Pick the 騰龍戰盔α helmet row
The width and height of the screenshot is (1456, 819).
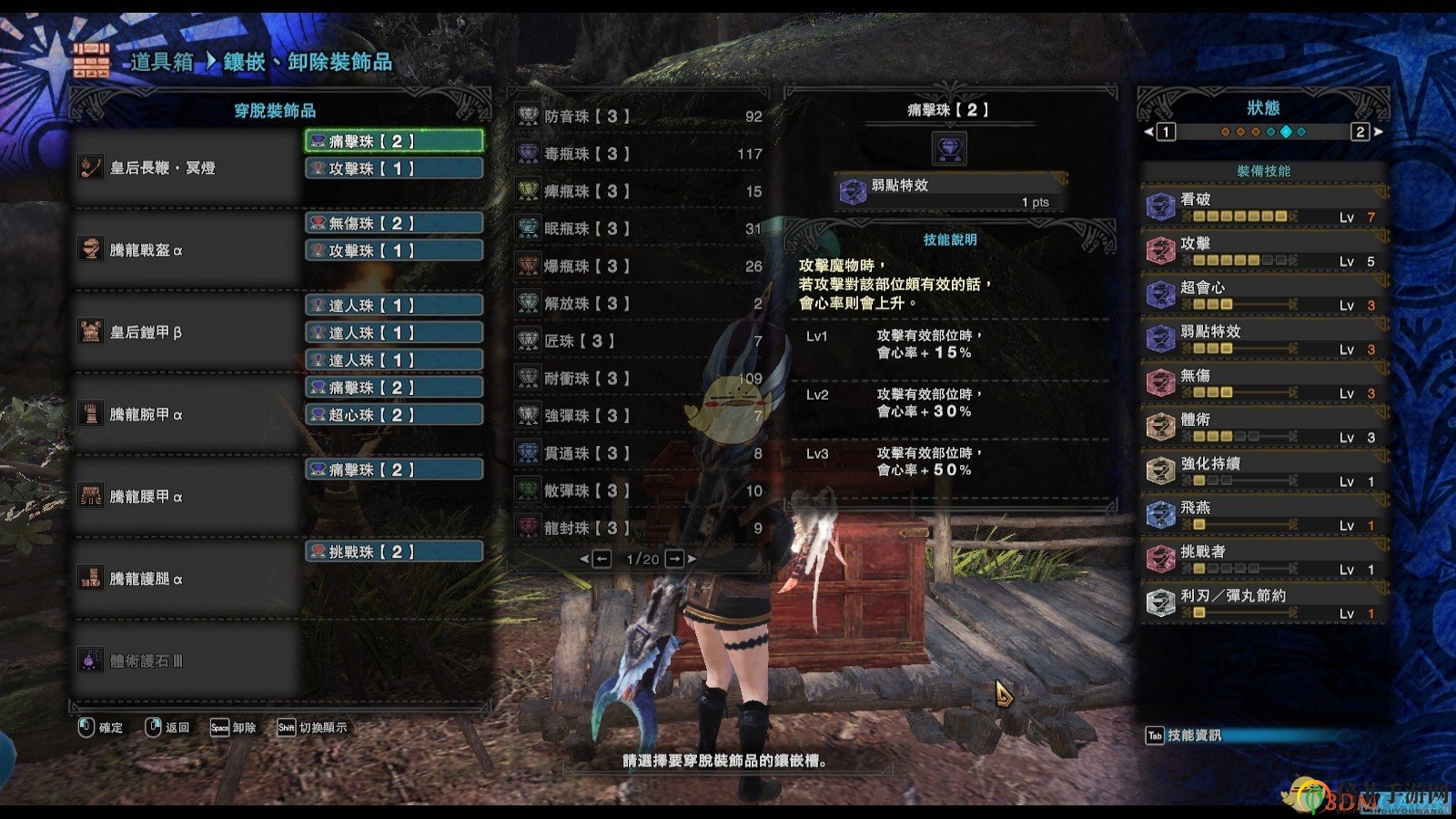(187, 250)
